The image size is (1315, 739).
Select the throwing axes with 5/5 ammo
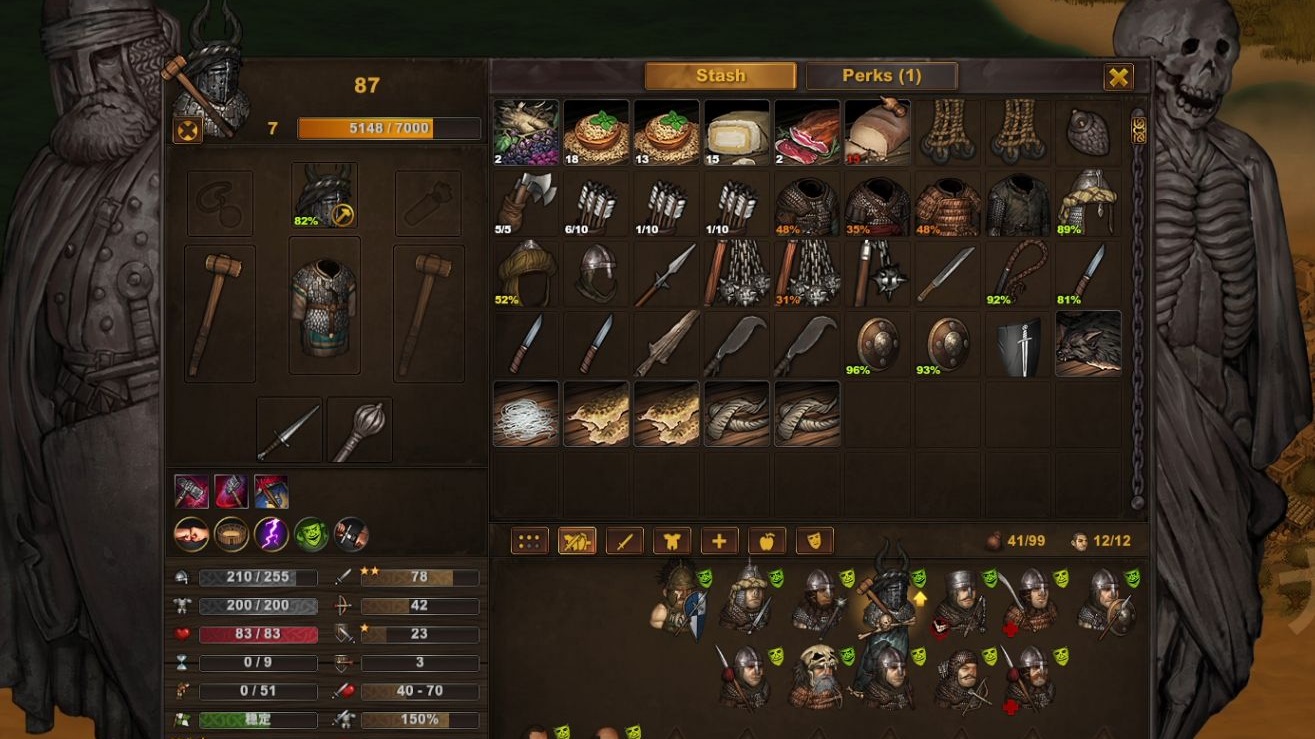pyautogui.click(x=526, y=203)
